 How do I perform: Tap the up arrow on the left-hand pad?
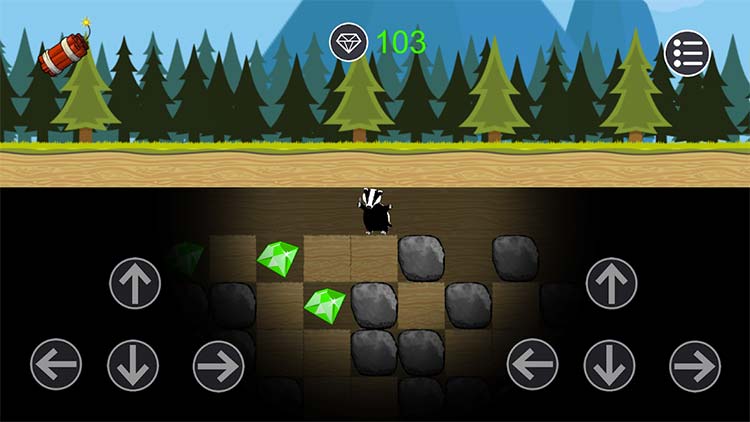135,283
